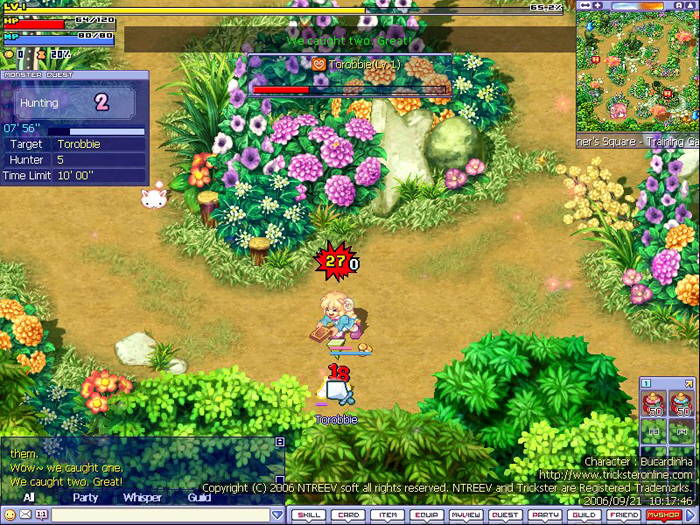Open the FRIEND list

(x=624, y=515)
